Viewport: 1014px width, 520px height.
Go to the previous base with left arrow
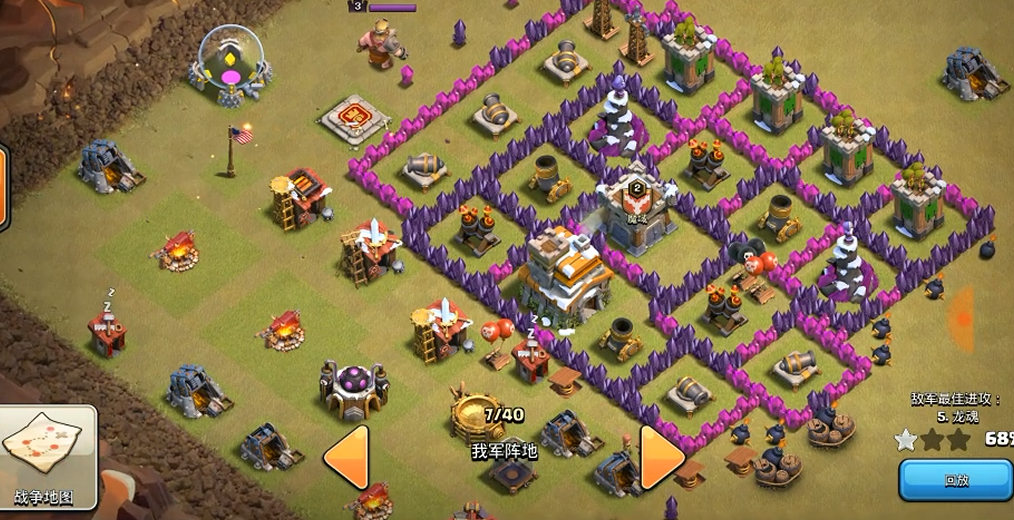pyautogui.click(x=346, y=457)
